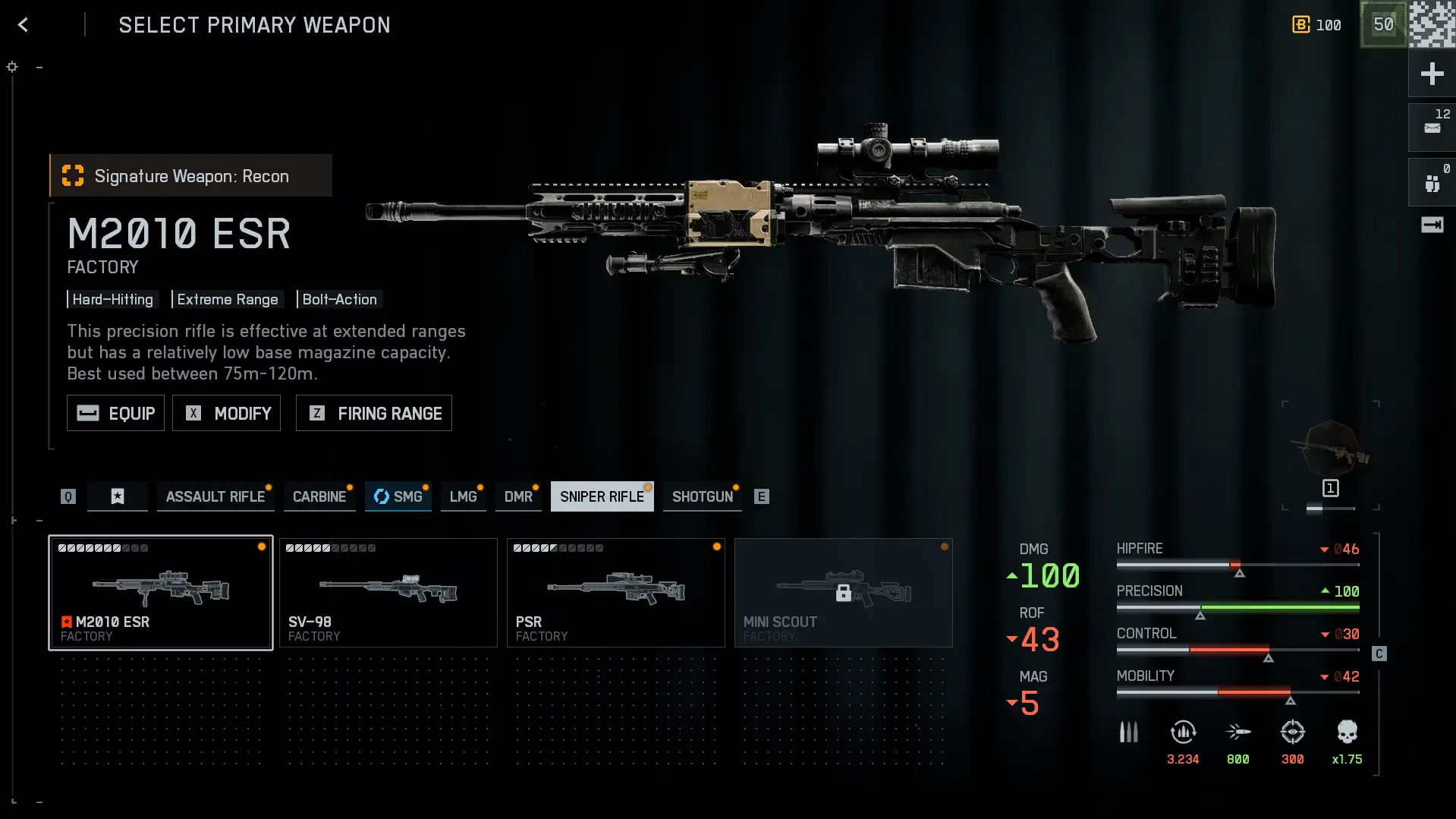
Task: View the Shotgun category
Action: (702, 496)
